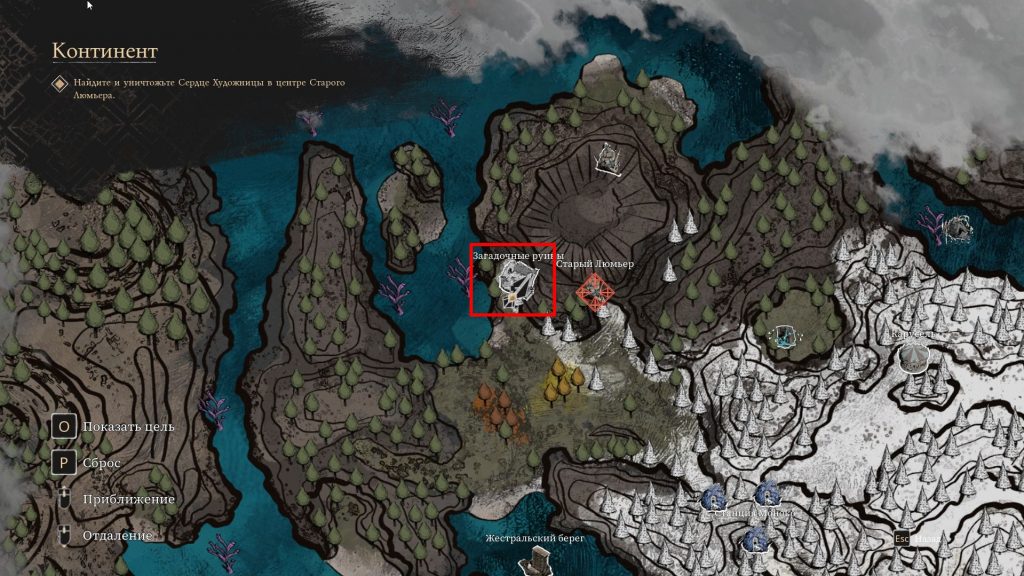Viewport: 1024px width, 576px height.
Task: Click the red Старый Люмьер marker
Action: [x=594, y=292]
